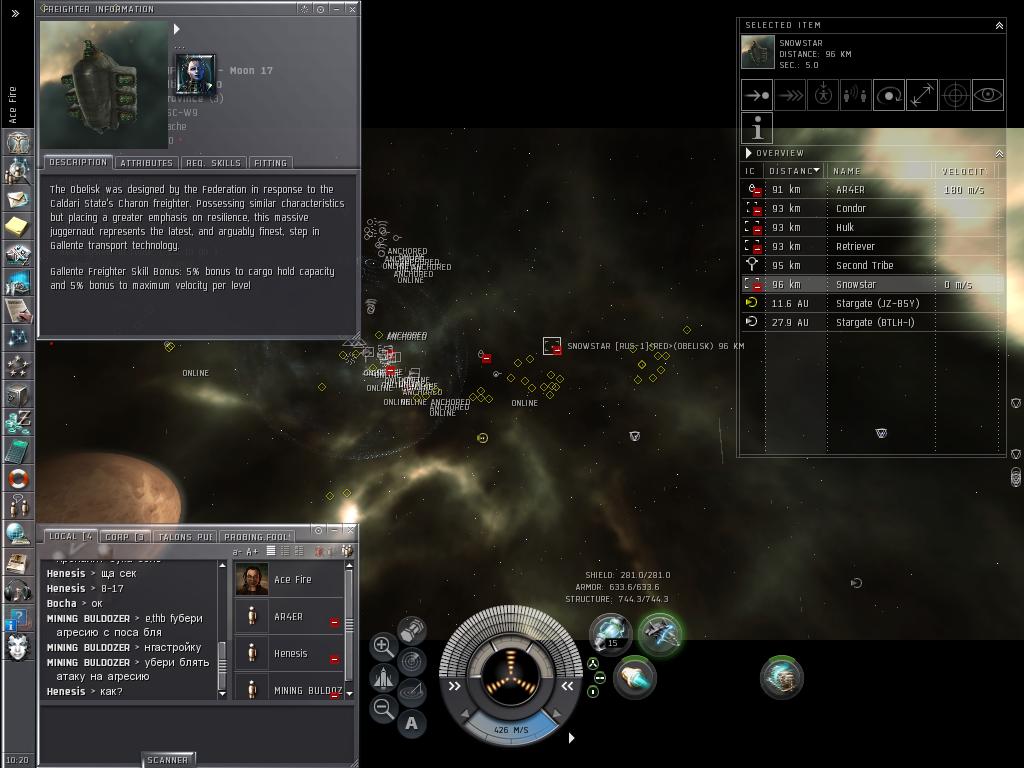Viewport: 1024px width, 768px height.
Task: Collapse the Selected Item panel
Action: (x=999, y=25)
